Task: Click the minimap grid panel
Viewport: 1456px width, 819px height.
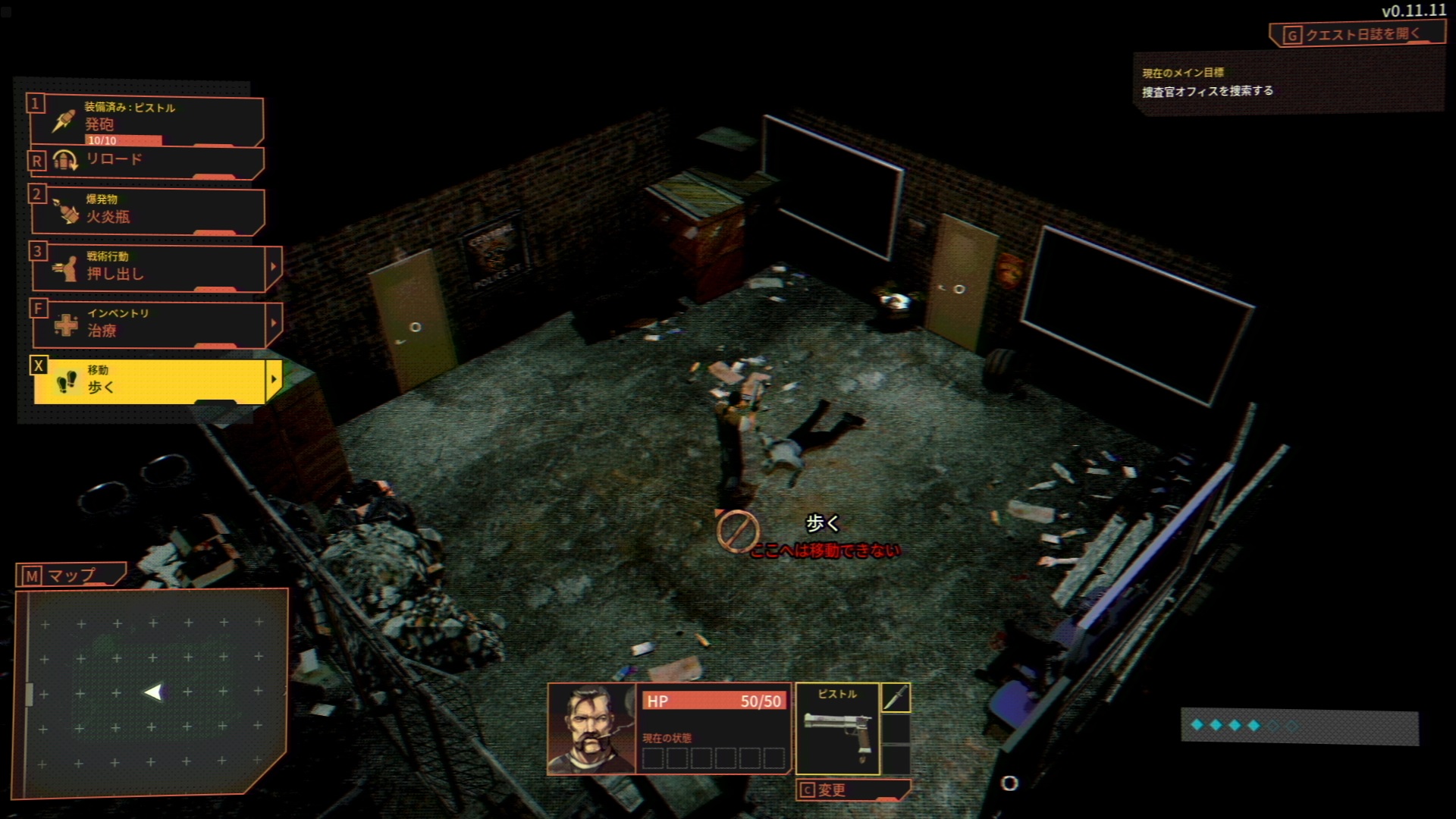Action: coord(152,692)
